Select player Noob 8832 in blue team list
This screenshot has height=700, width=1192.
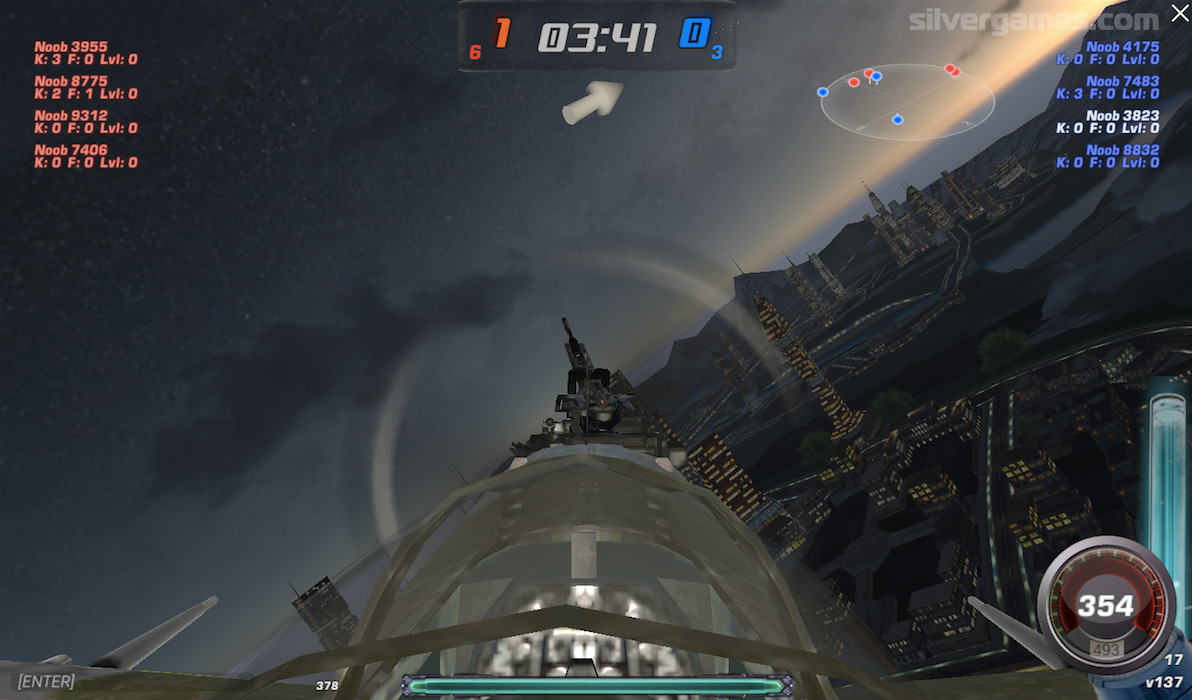coord(1122,150)
